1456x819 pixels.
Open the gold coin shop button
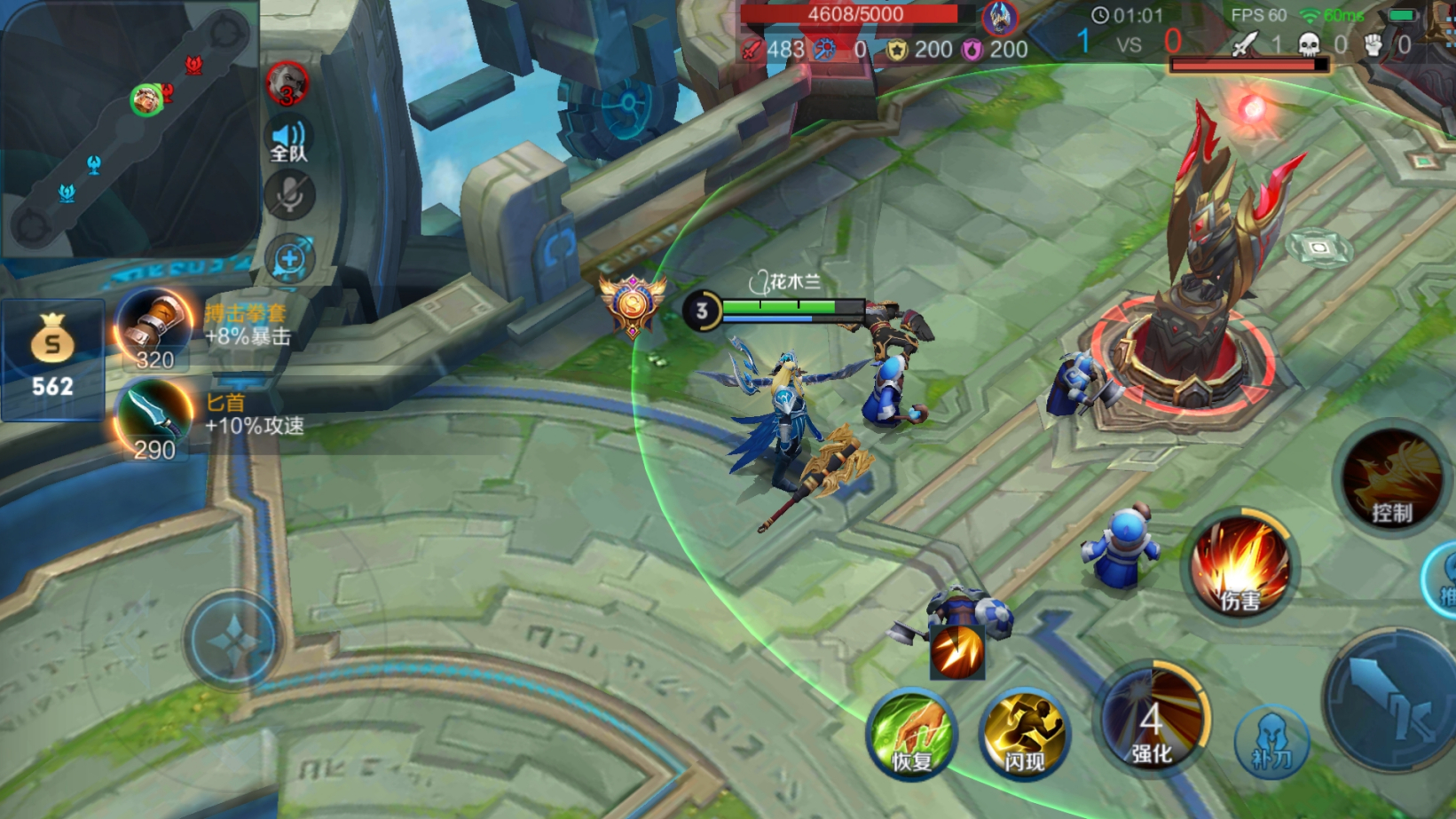(52, 359)
